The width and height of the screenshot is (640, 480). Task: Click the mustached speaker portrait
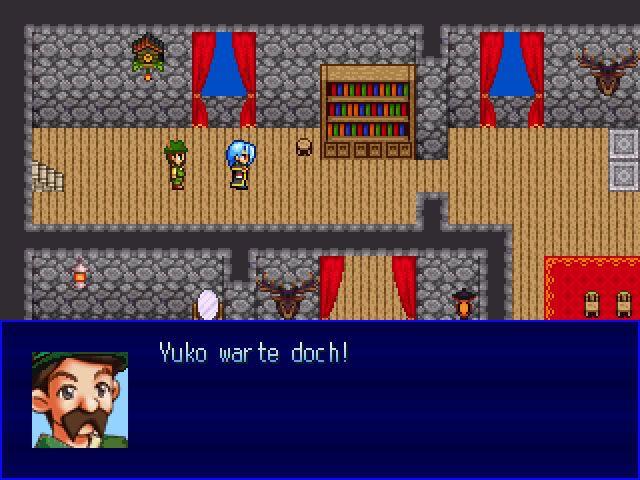[x=80, y=399]
